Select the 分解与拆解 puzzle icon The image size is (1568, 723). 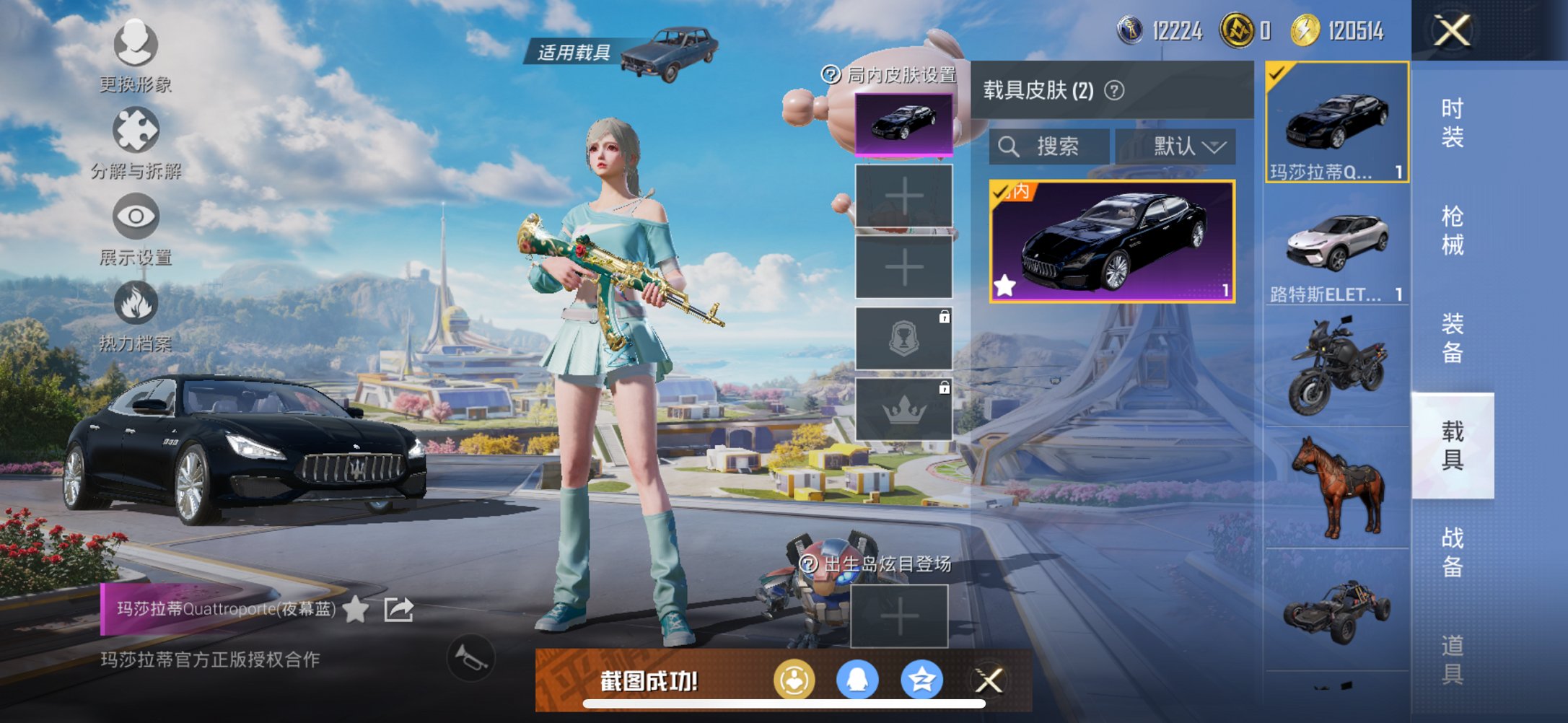pyautogui.click(x=136, y=130)
